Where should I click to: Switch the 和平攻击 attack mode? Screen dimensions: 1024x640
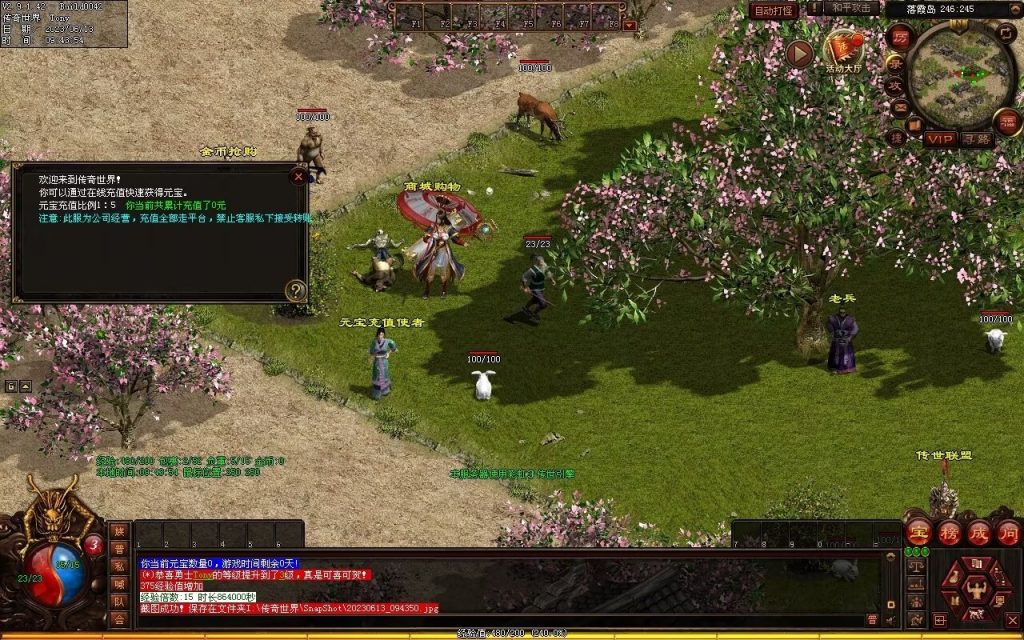point(852,8)
